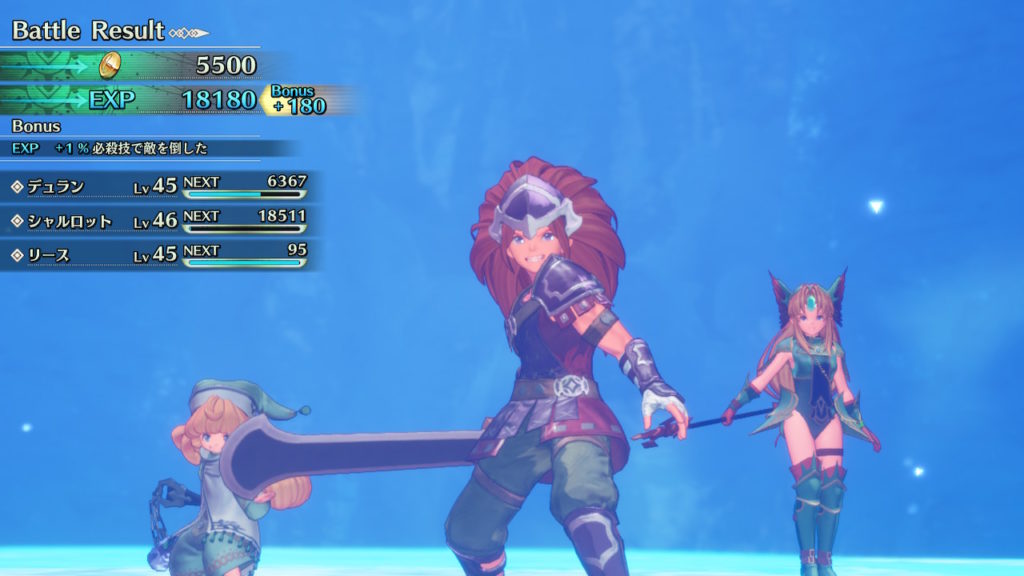Image resolution: width=1024 pixels, height=576 pixels.
Task: Select the シャルロット party member row
Action: coord(160,220)
